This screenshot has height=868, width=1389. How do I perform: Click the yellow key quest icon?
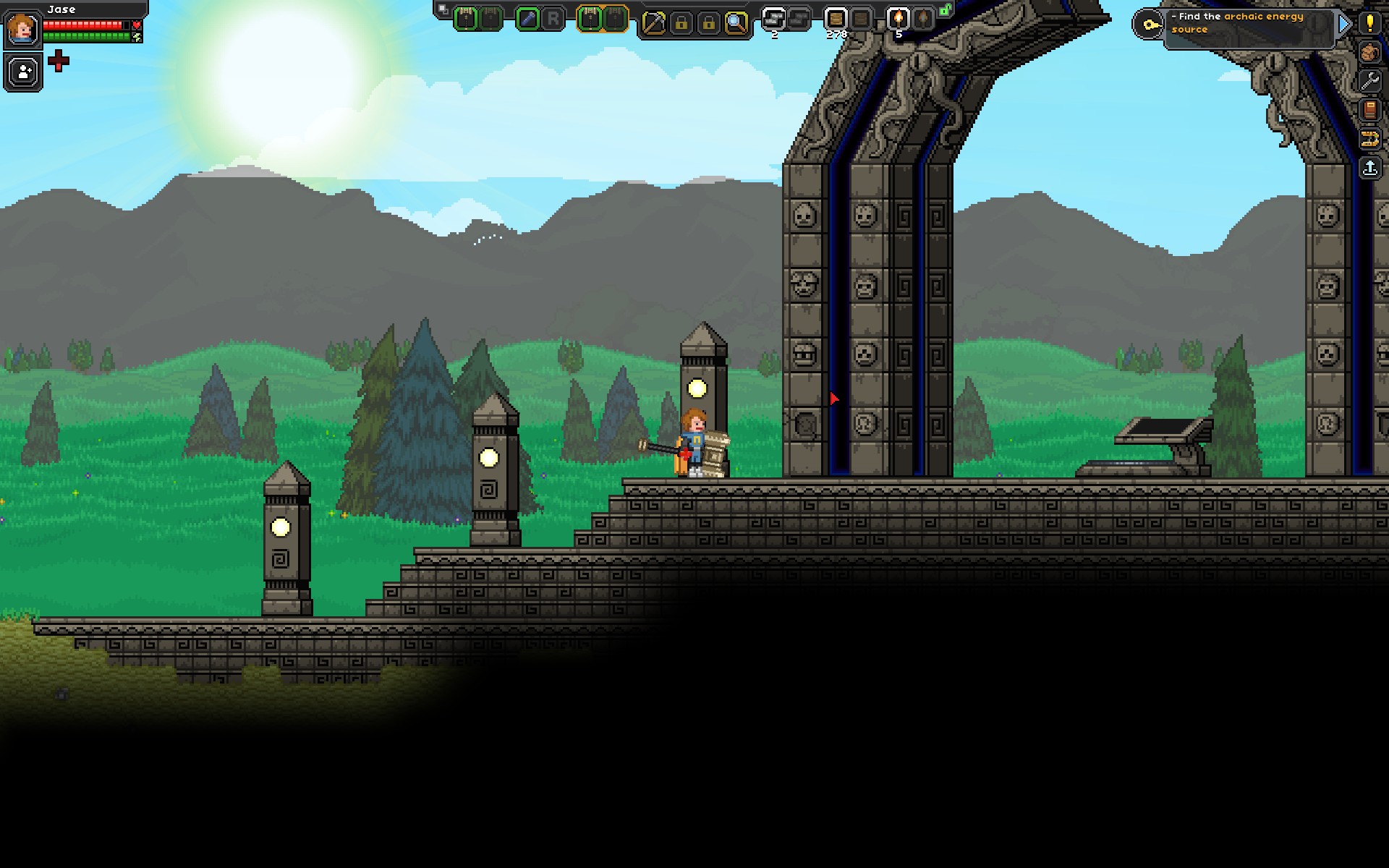click(1149, 25)
